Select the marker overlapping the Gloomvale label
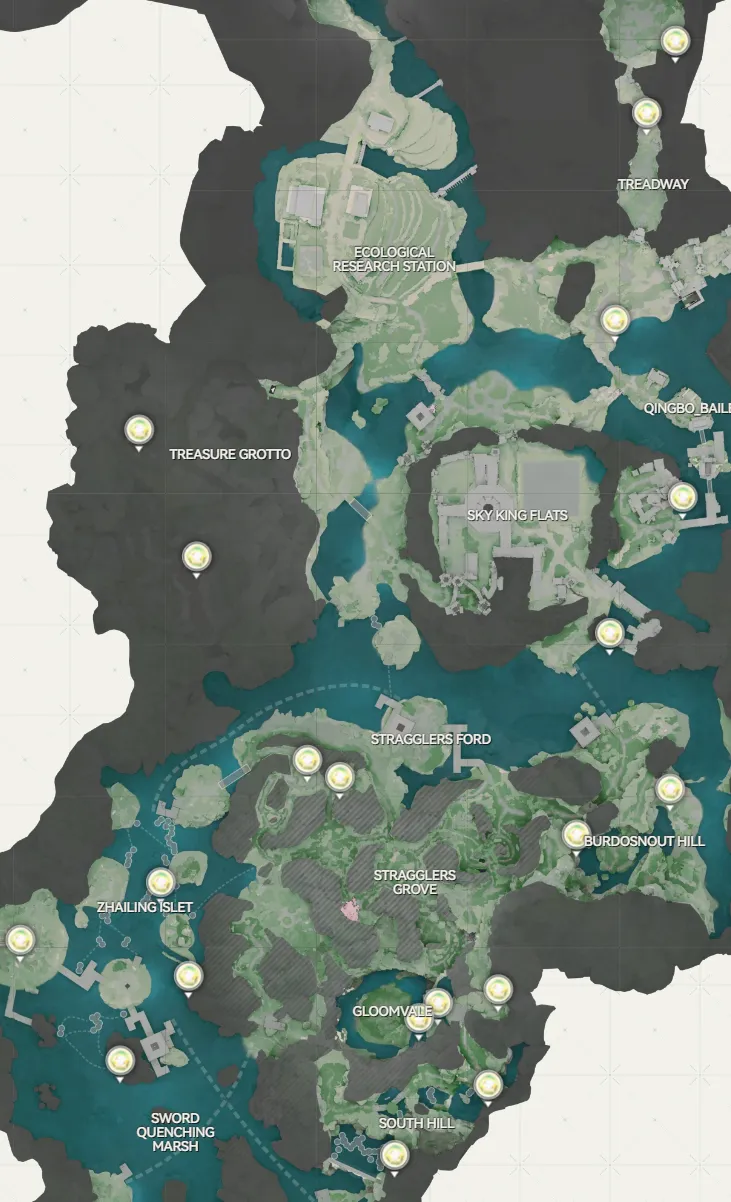731x1202 pixels. click(420, 1016)
